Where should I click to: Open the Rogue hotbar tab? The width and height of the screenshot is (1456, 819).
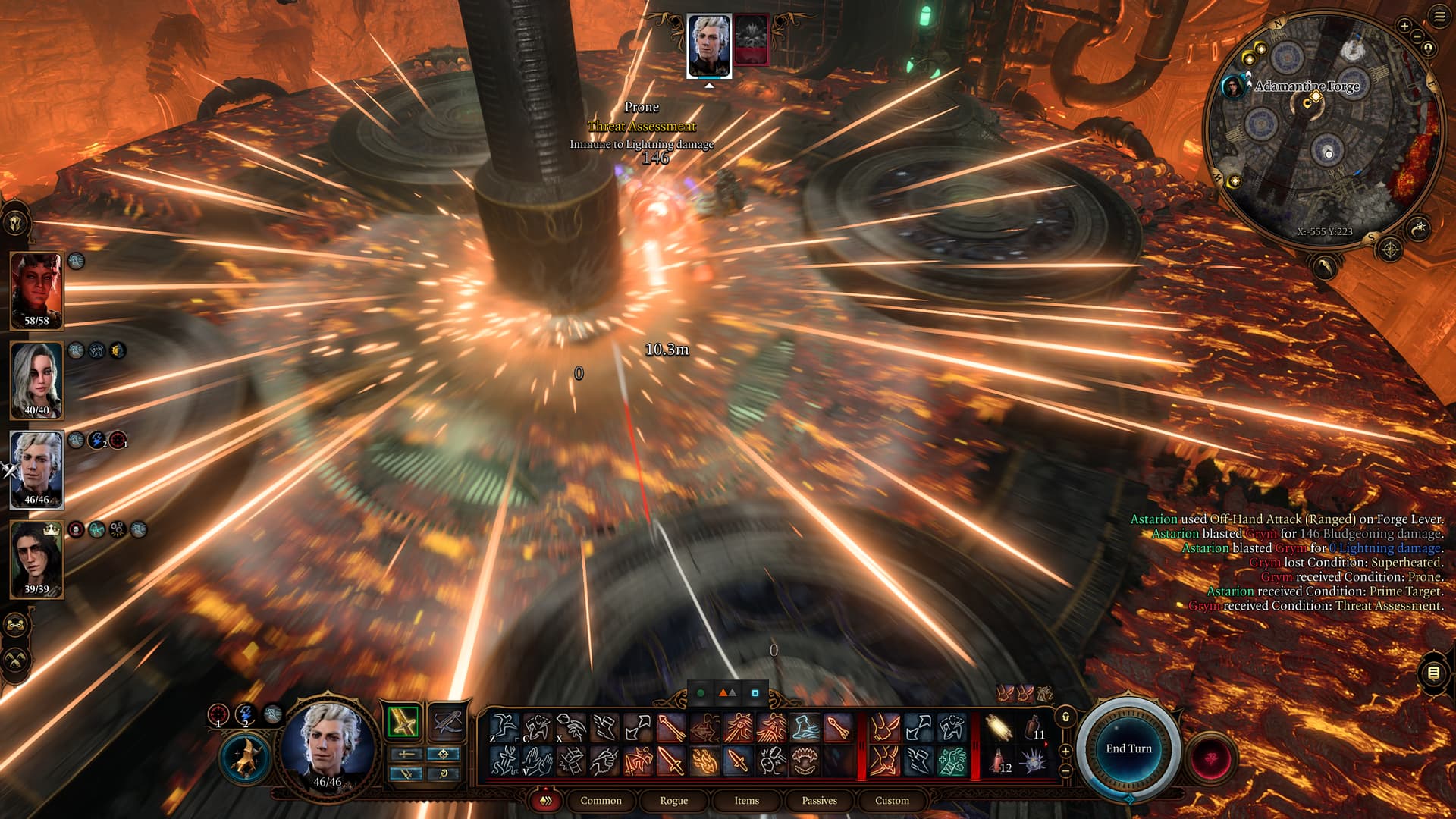coord(673,800)
